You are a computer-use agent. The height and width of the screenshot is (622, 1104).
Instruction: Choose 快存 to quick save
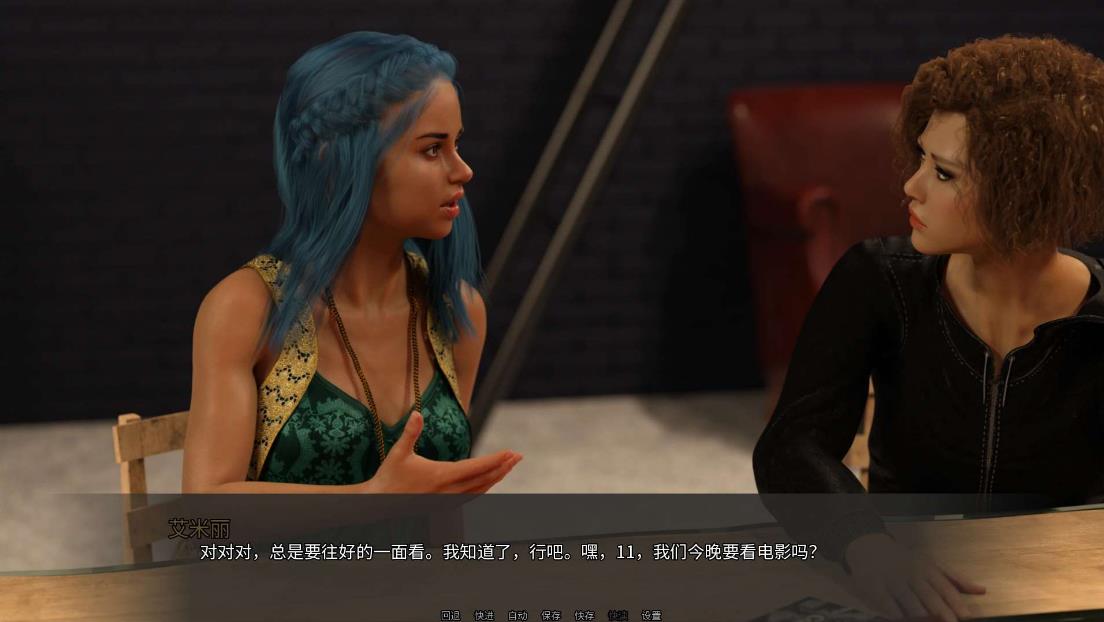584,615
